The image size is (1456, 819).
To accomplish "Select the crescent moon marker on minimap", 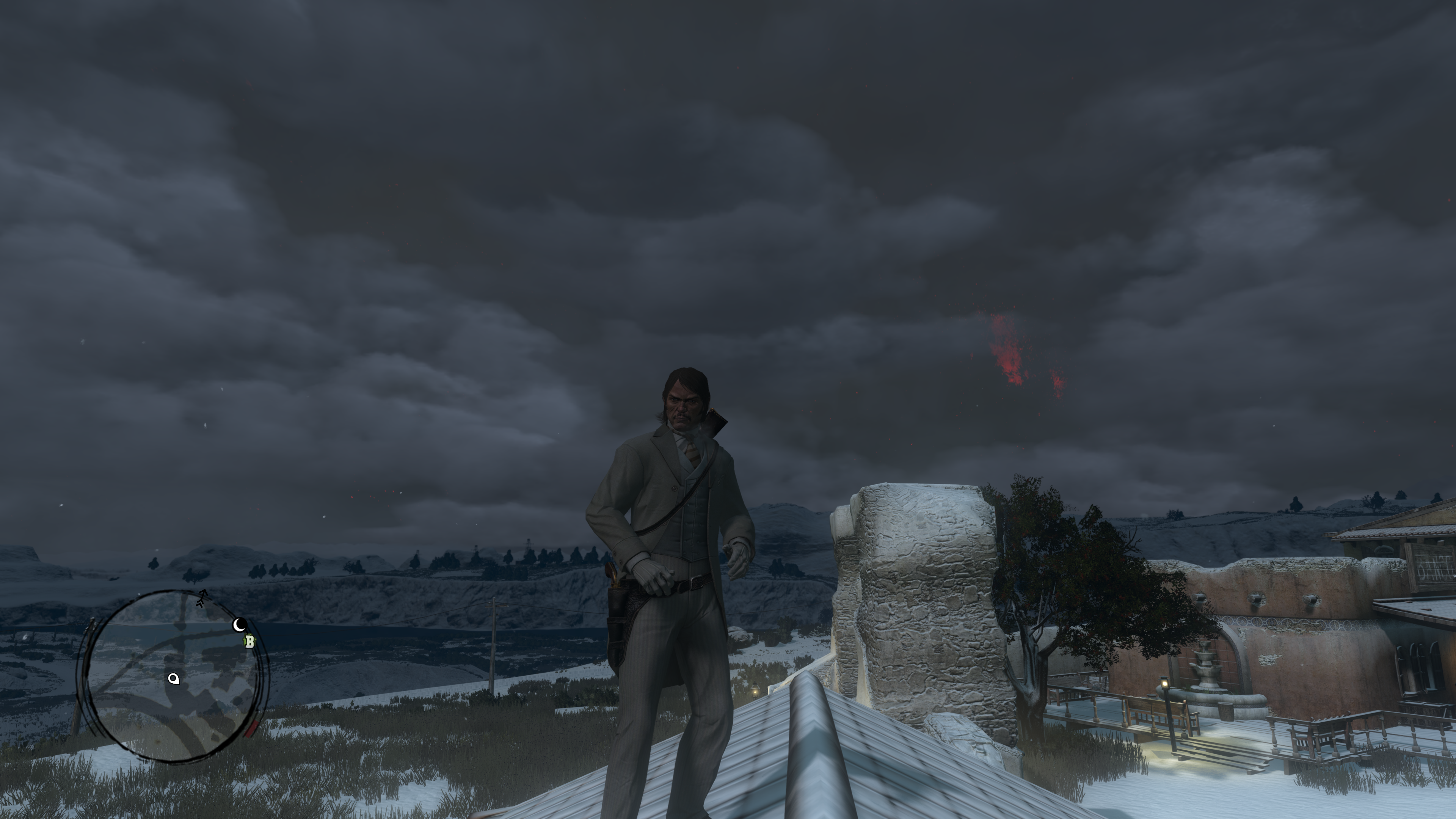I will click(x=240, y=624).
